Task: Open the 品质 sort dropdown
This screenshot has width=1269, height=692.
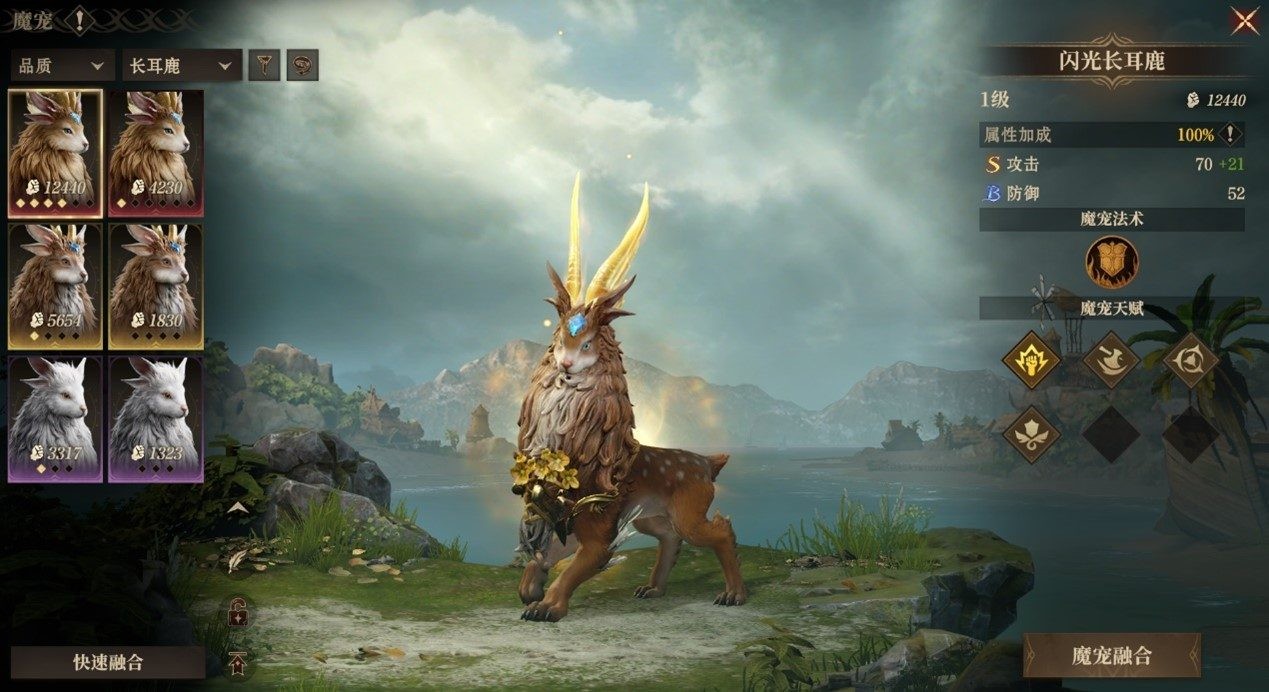Action: point(61,66)
